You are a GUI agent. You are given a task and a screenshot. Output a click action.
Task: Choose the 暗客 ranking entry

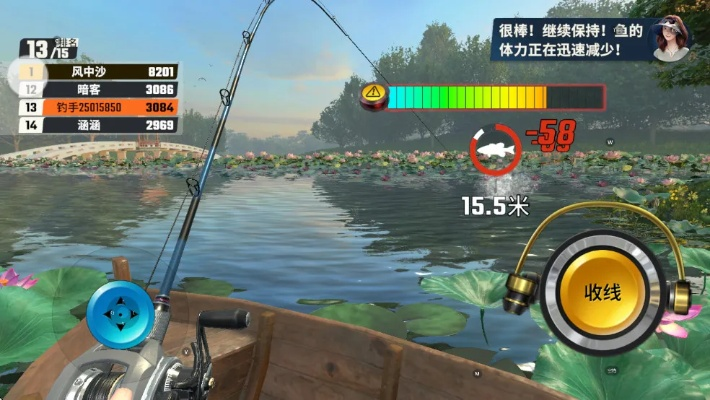(98, 90)
